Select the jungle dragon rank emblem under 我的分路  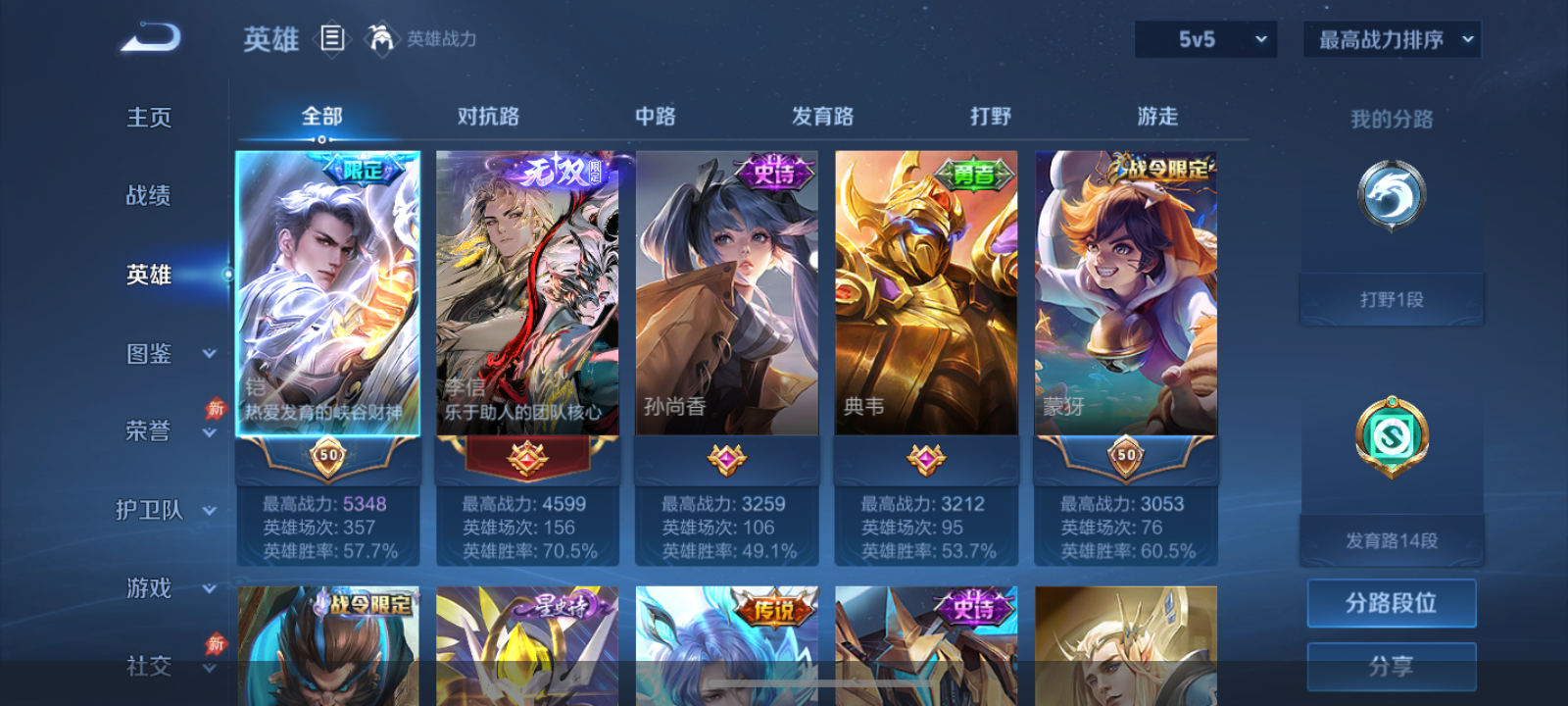coord(1391,194)
